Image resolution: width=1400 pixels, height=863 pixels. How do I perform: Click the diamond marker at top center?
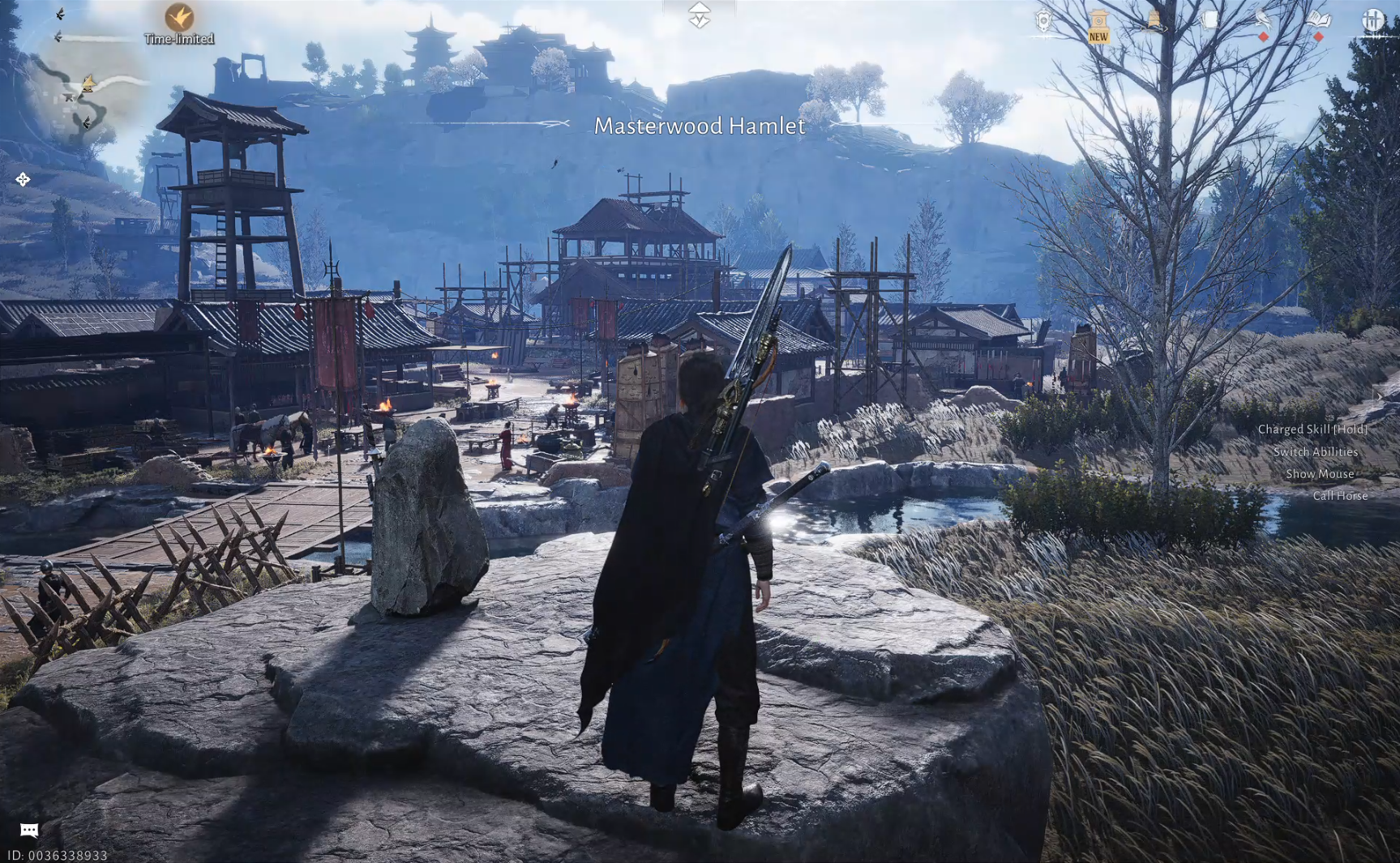pyautogui.click(x=699, y=15)
